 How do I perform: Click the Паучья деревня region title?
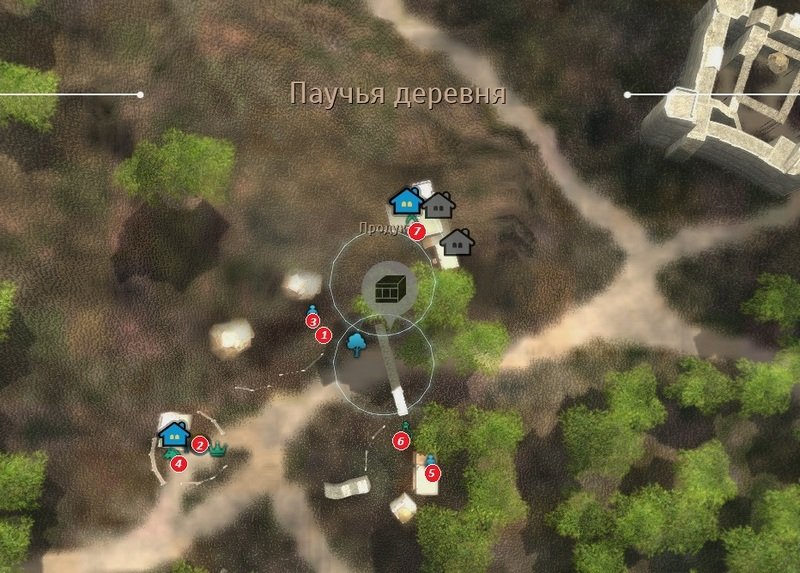397,95
